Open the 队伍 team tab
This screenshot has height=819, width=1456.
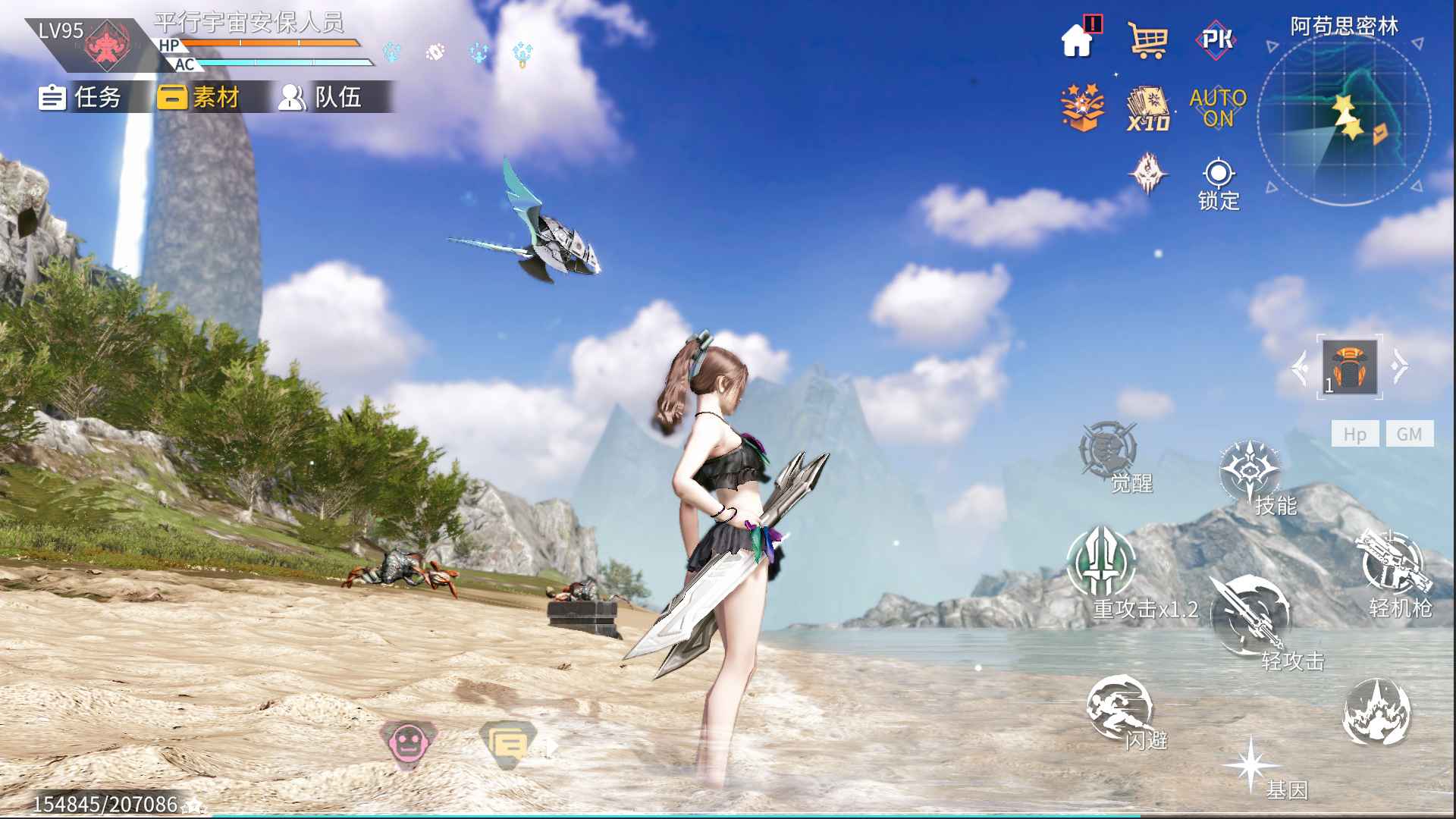(x=320, y=97)
